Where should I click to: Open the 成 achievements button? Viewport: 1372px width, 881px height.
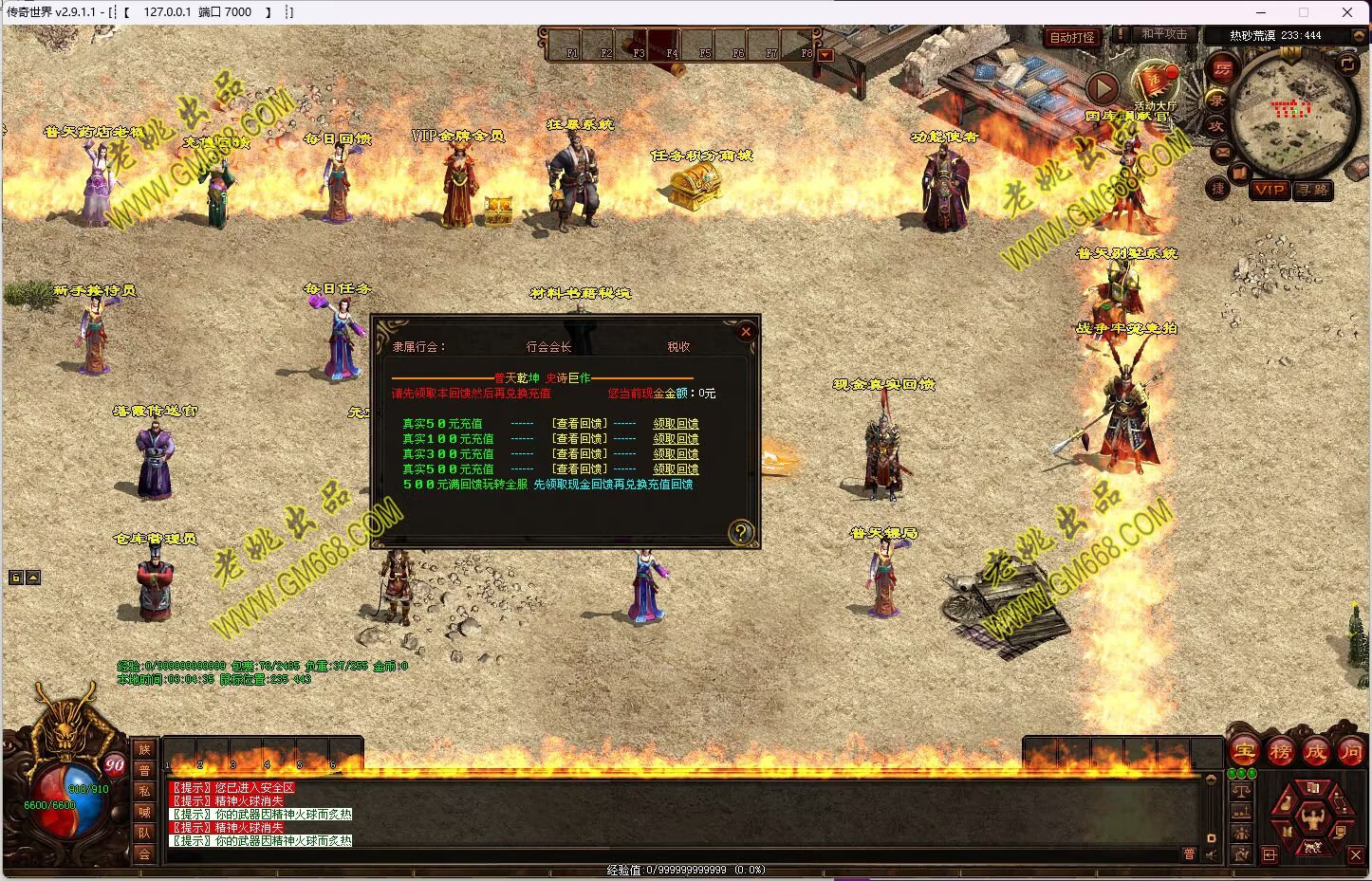click(x=1315, y=752)
